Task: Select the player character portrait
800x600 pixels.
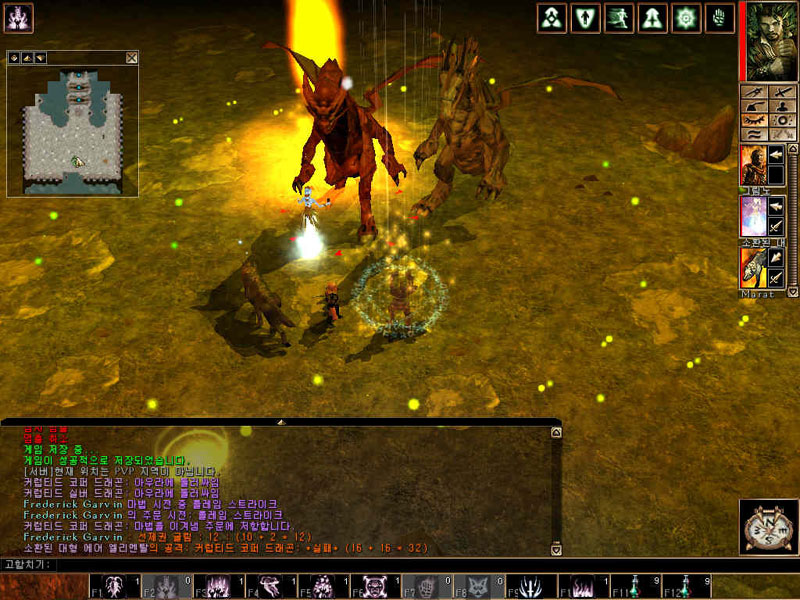Action: pyautogui.click(x=768, y=41)
